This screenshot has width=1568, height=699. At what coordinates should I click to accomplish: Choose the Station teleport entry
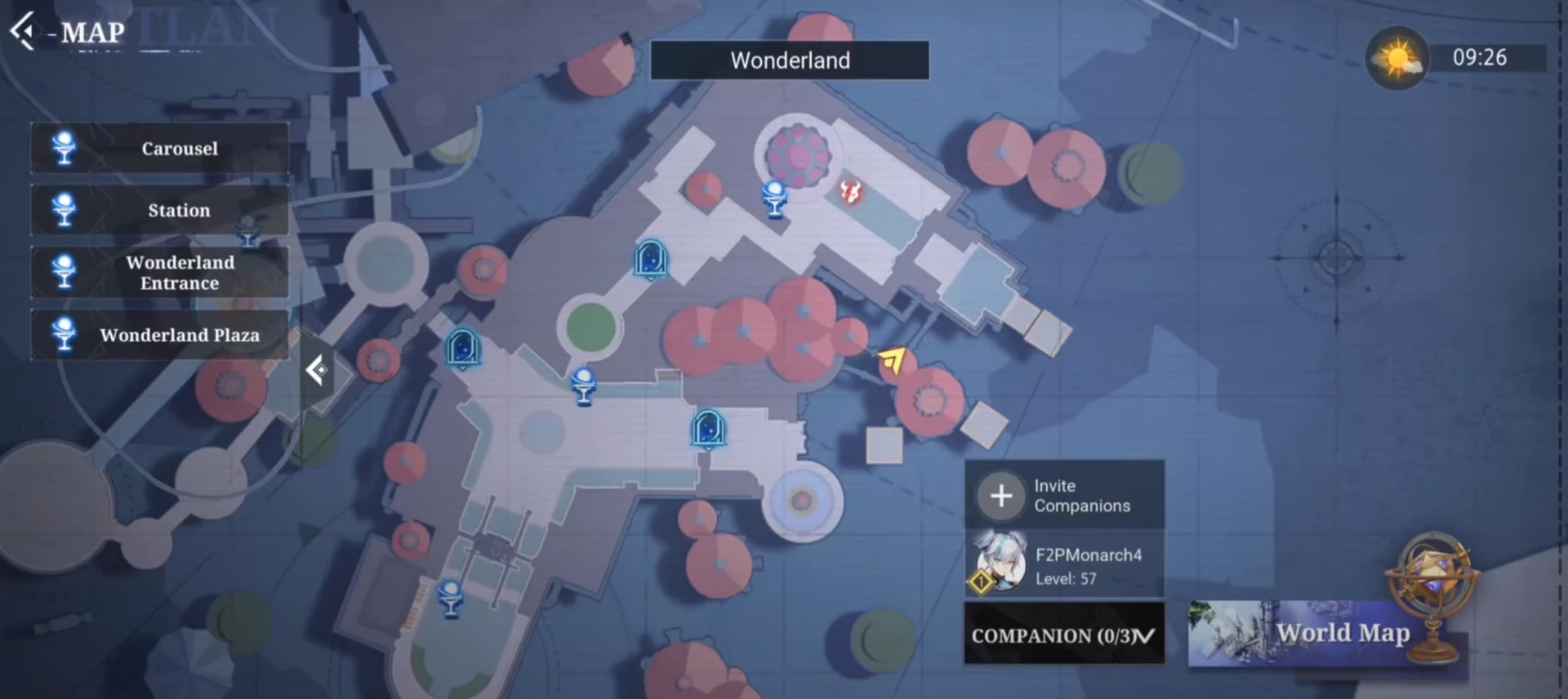160,211
